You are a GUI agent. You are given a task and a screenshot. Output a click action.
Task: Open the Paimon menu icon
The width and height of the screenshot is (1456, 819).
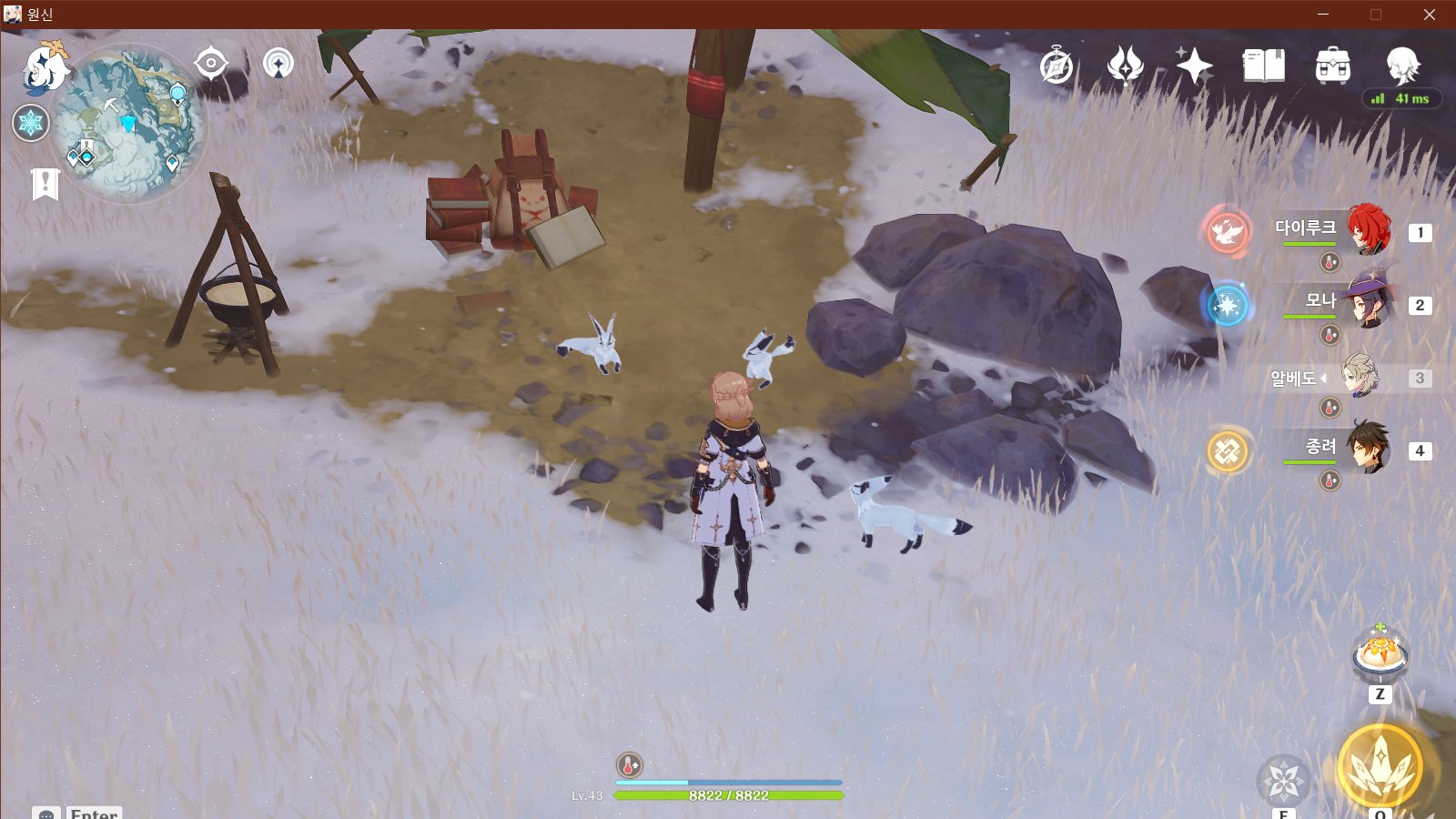tap(45, 66)
